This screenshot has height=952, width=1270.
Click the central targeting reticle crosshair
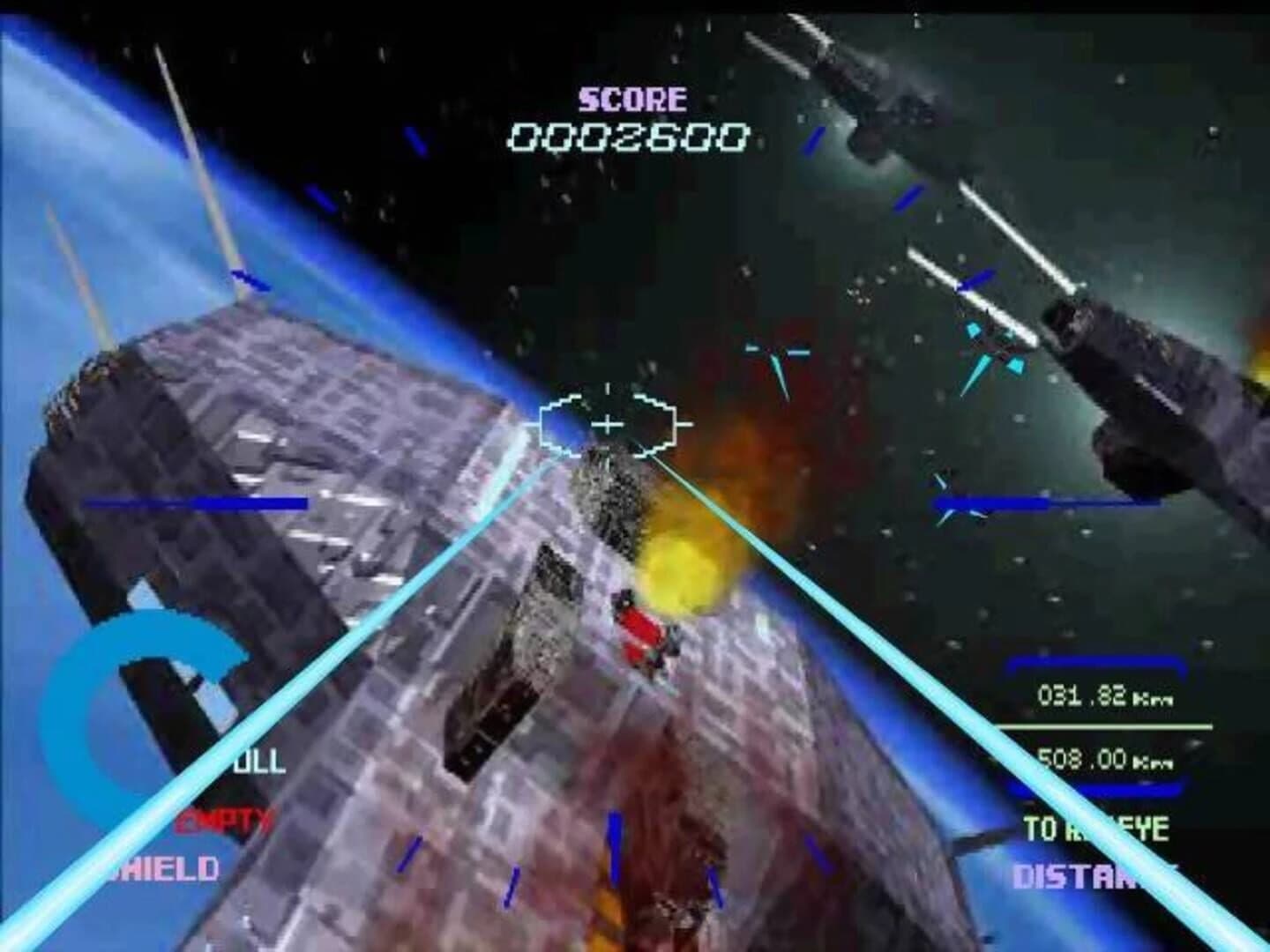click(x=607, y=424)
